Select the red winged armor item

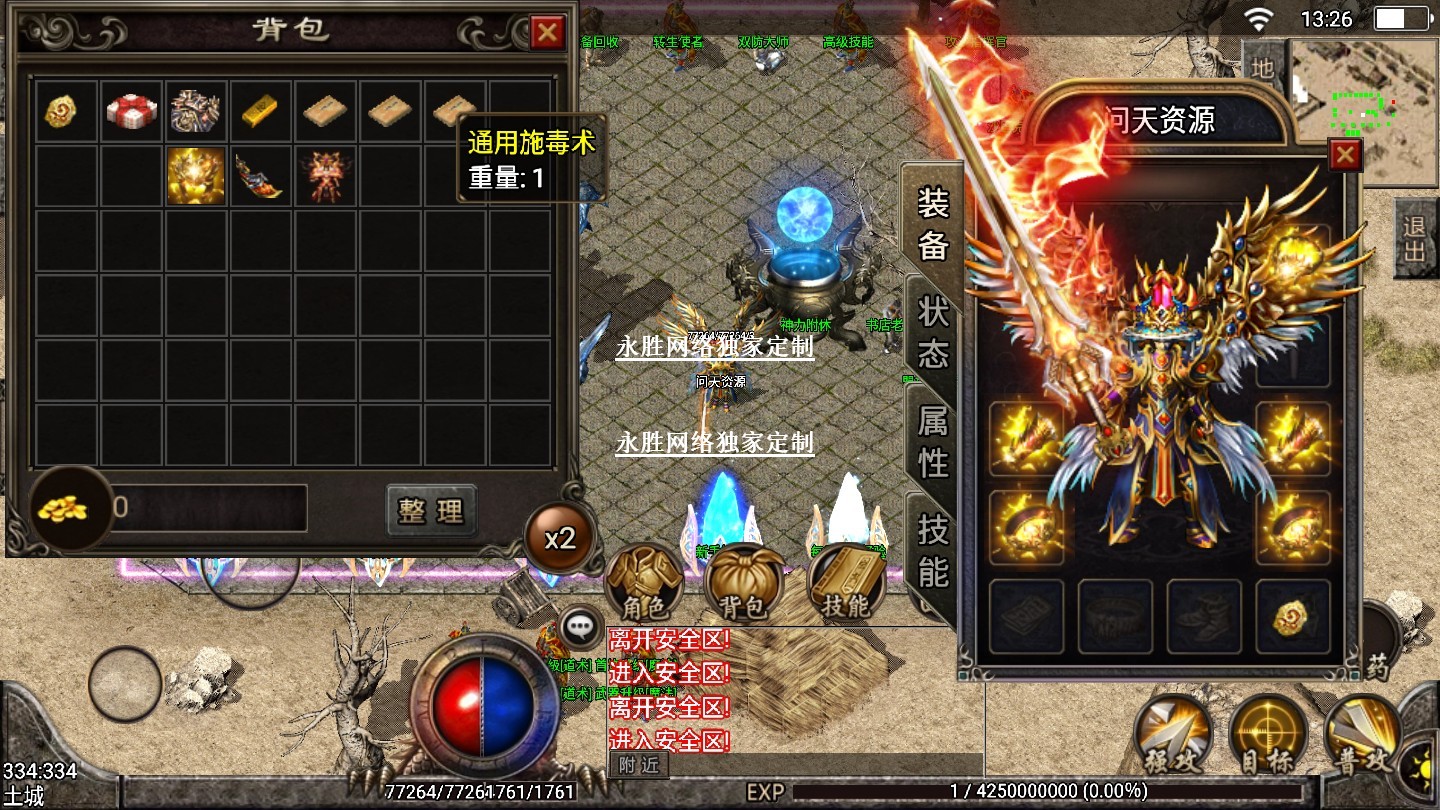pyautogui.click(x=324, y=176)
